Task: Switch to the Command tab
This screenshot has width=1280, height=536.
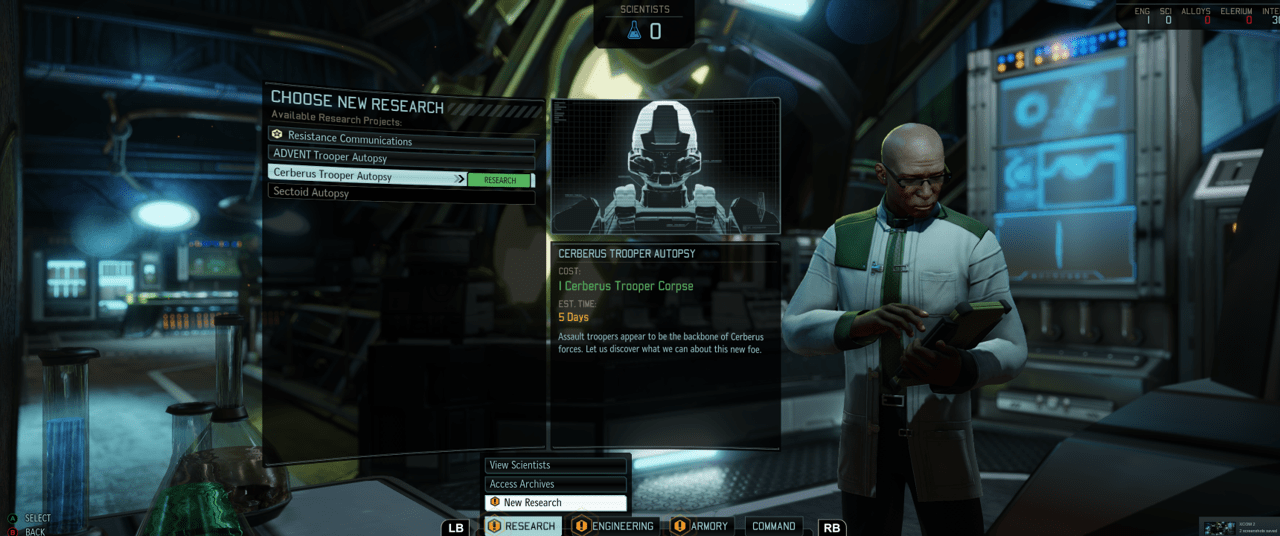Action: (773, 526)
